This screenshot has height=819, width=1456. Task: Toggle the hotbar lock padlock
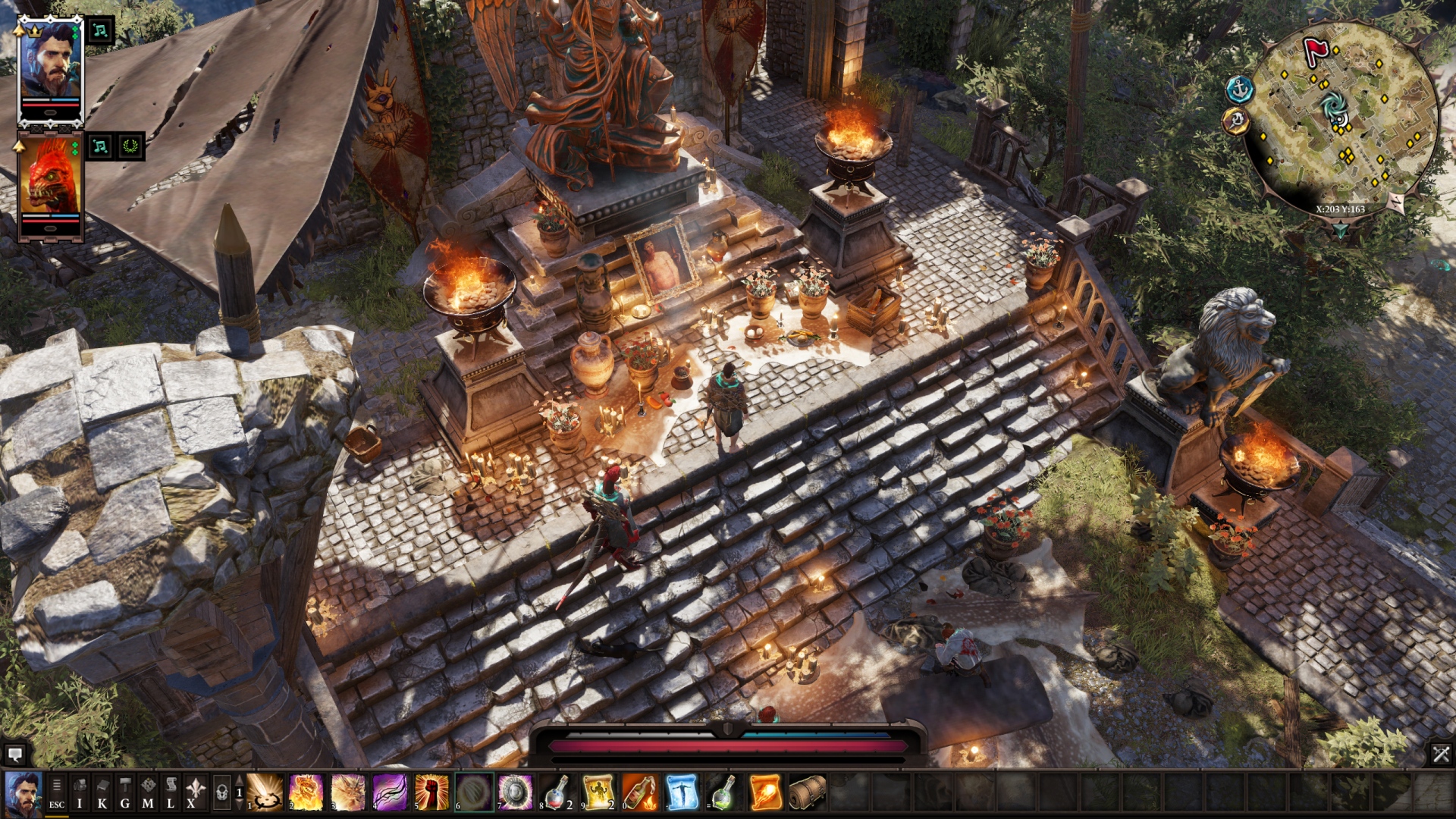221,794
